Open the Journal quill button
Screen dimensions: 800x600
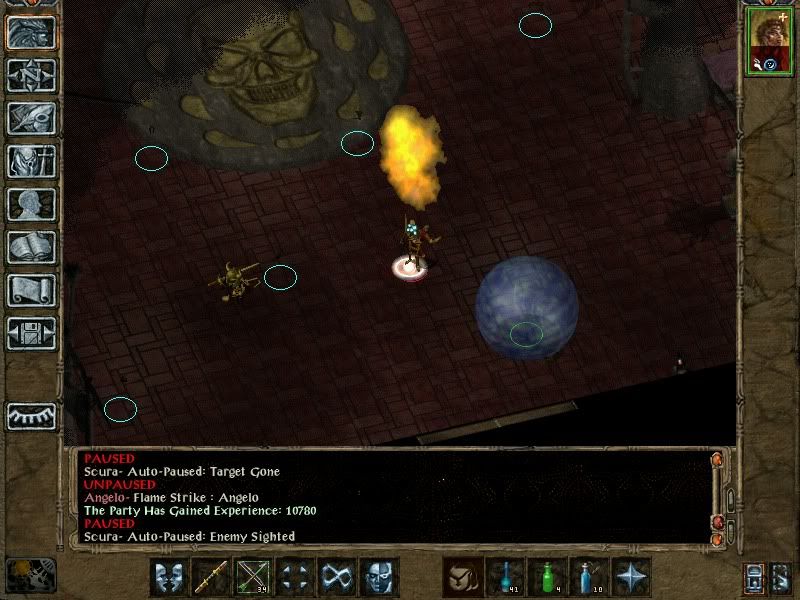pyautogui.click(x=31, y=118)
